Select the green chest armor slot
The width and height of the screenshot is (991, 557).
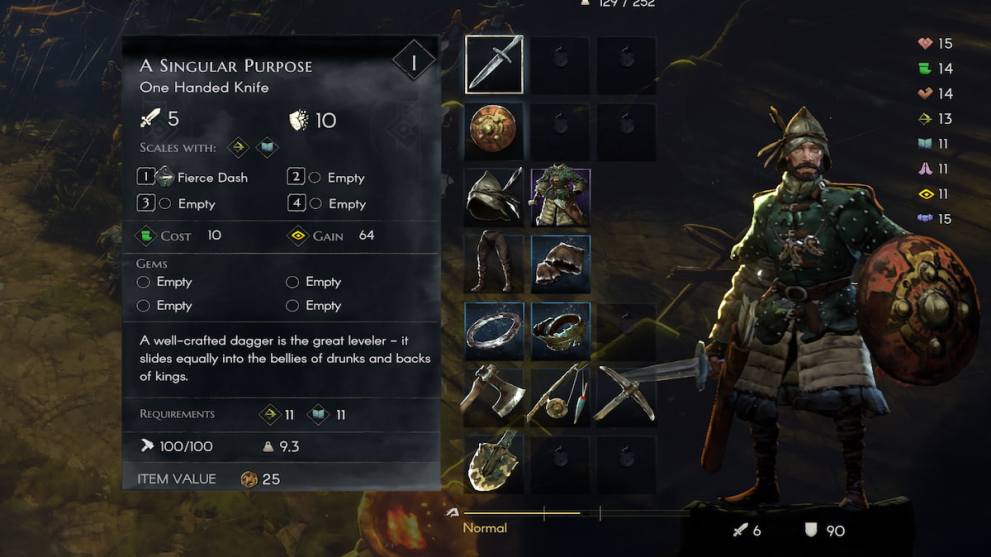tap(560, 197)
